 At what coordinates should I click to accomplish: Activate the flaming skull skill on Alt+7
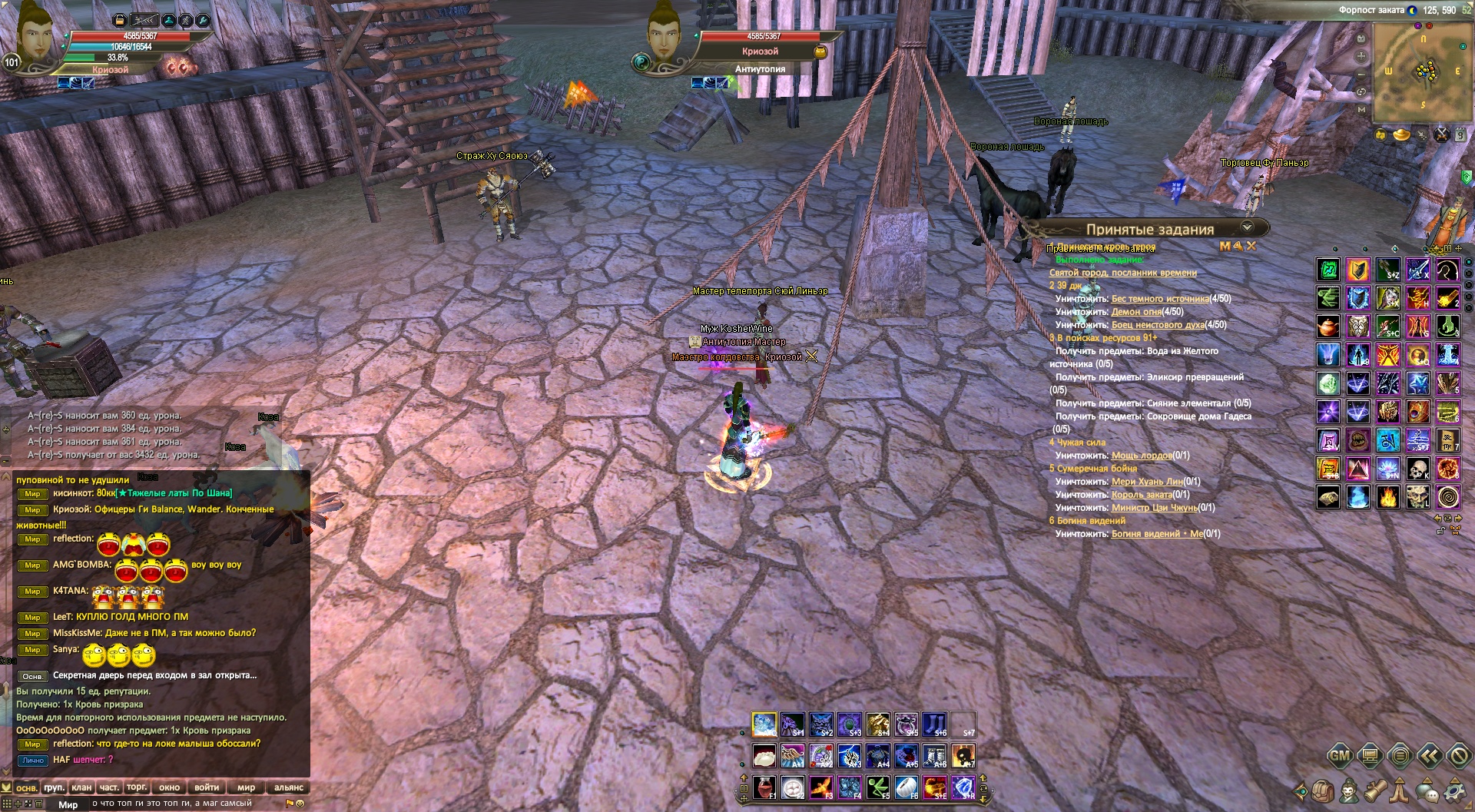click(x=963, y=755)
